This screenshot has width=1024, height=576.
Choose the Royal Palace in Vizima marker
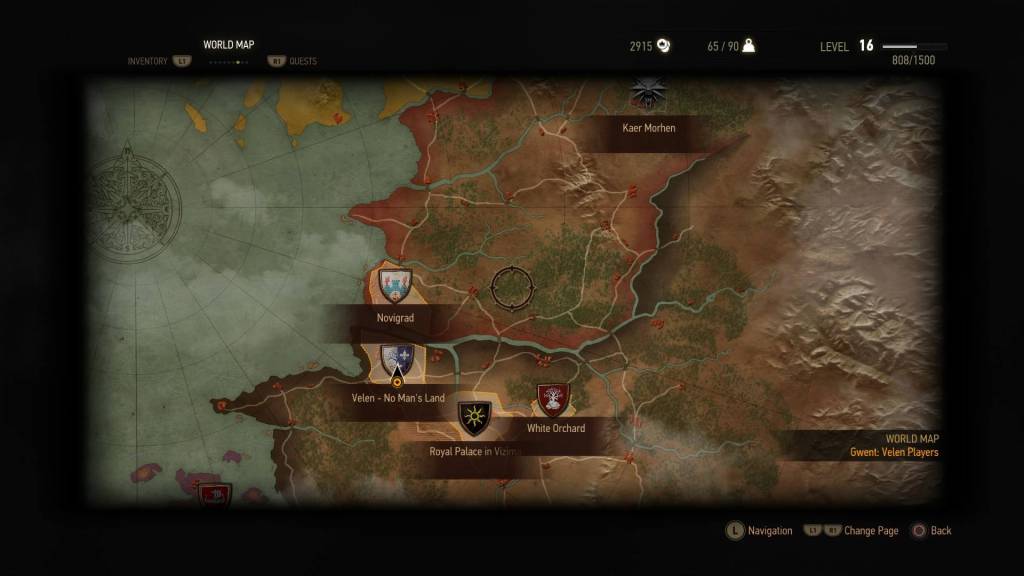[x=474, y=418]
